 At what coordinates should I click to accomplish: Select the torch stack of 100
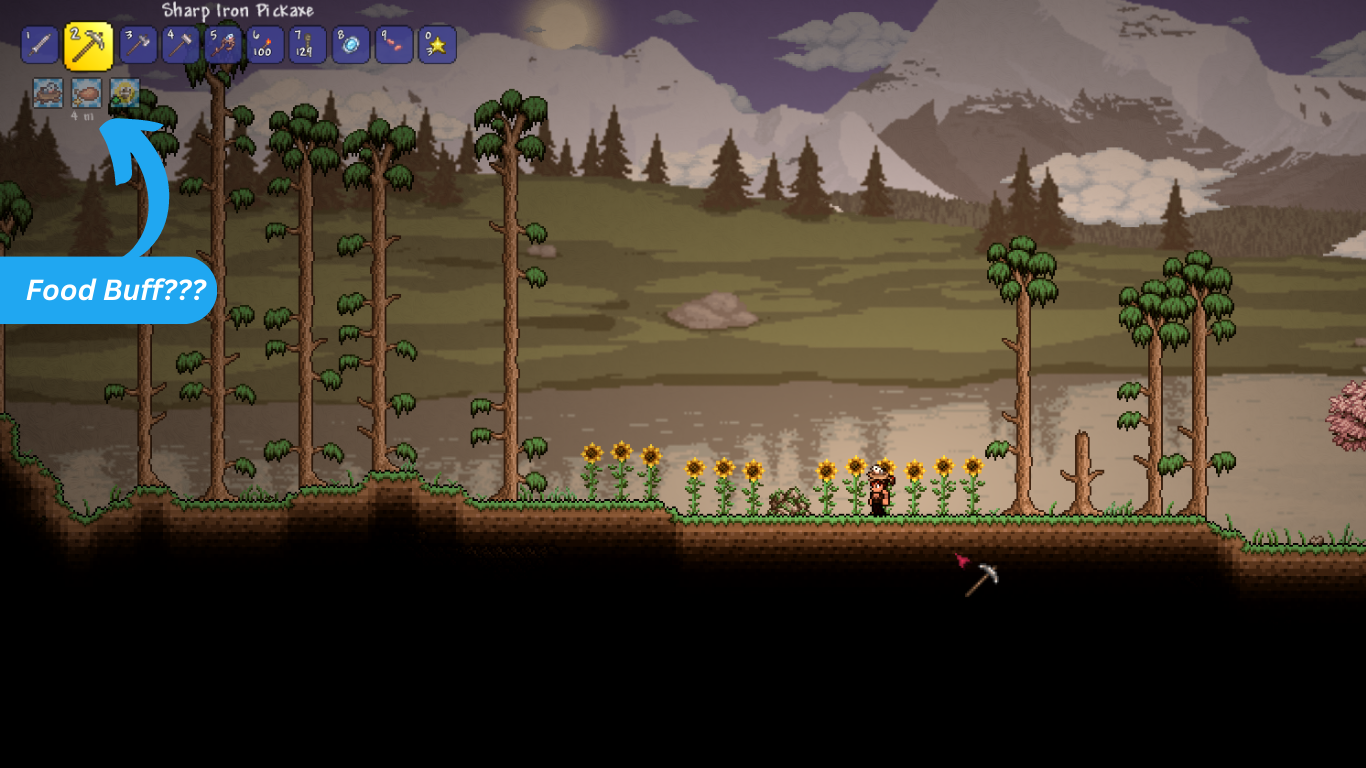click(x=265, y=45)
